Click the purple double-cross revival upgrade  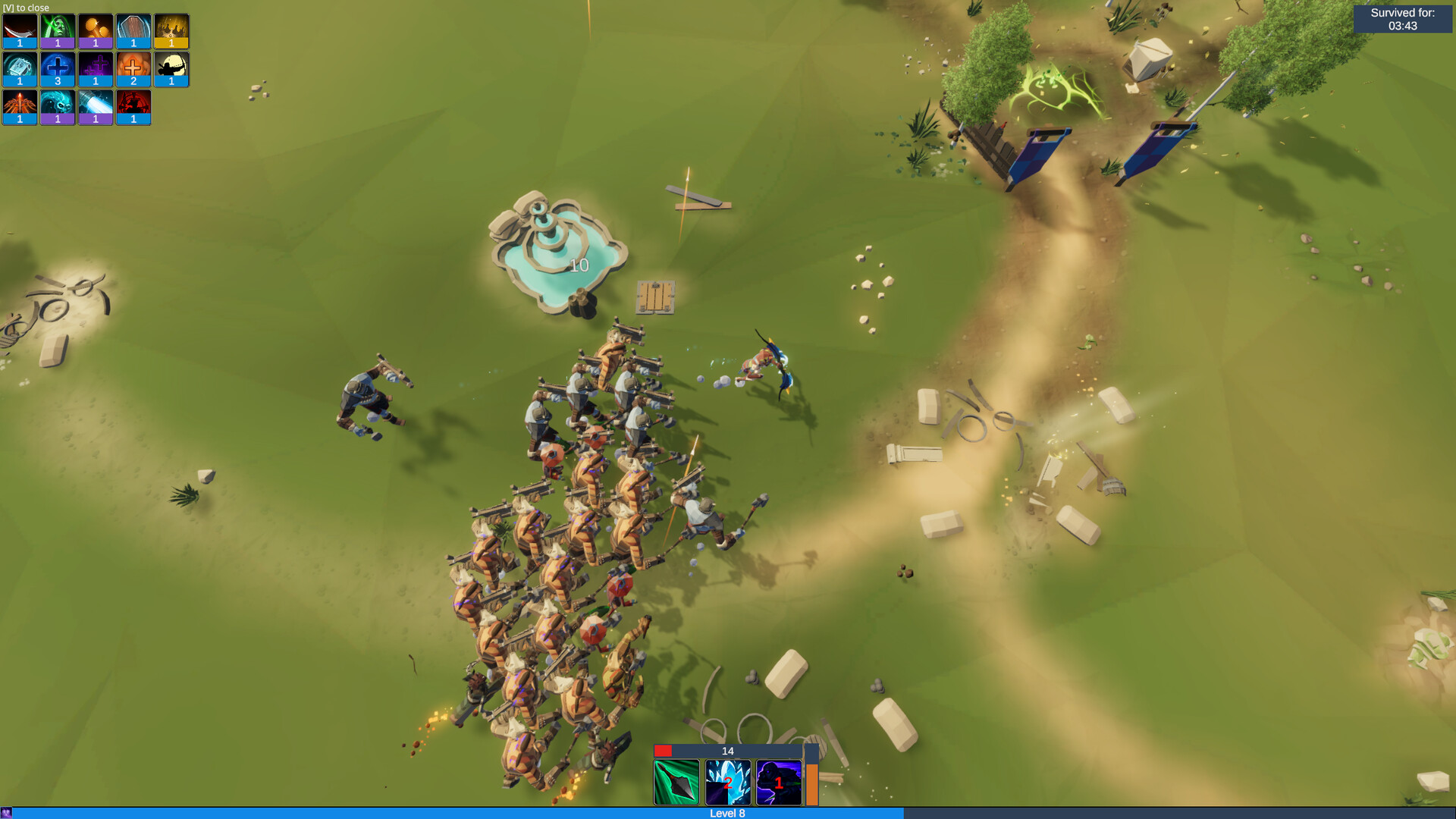click(x=96, y=65)
